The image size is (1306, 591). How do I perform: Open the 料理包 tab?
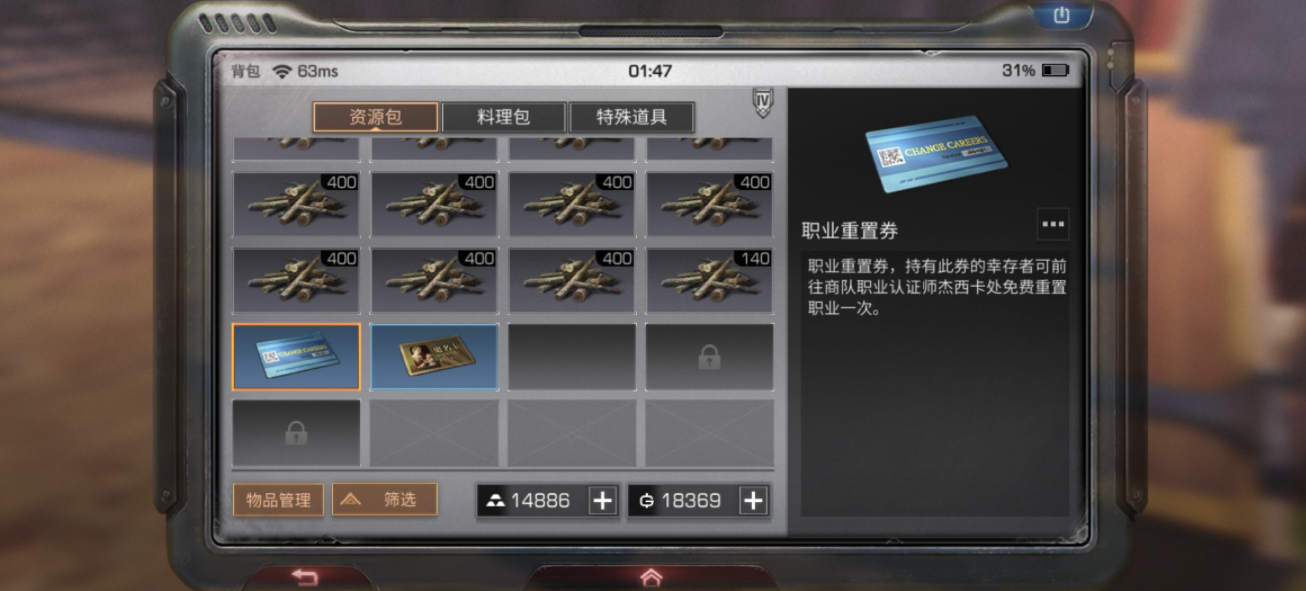504,117
